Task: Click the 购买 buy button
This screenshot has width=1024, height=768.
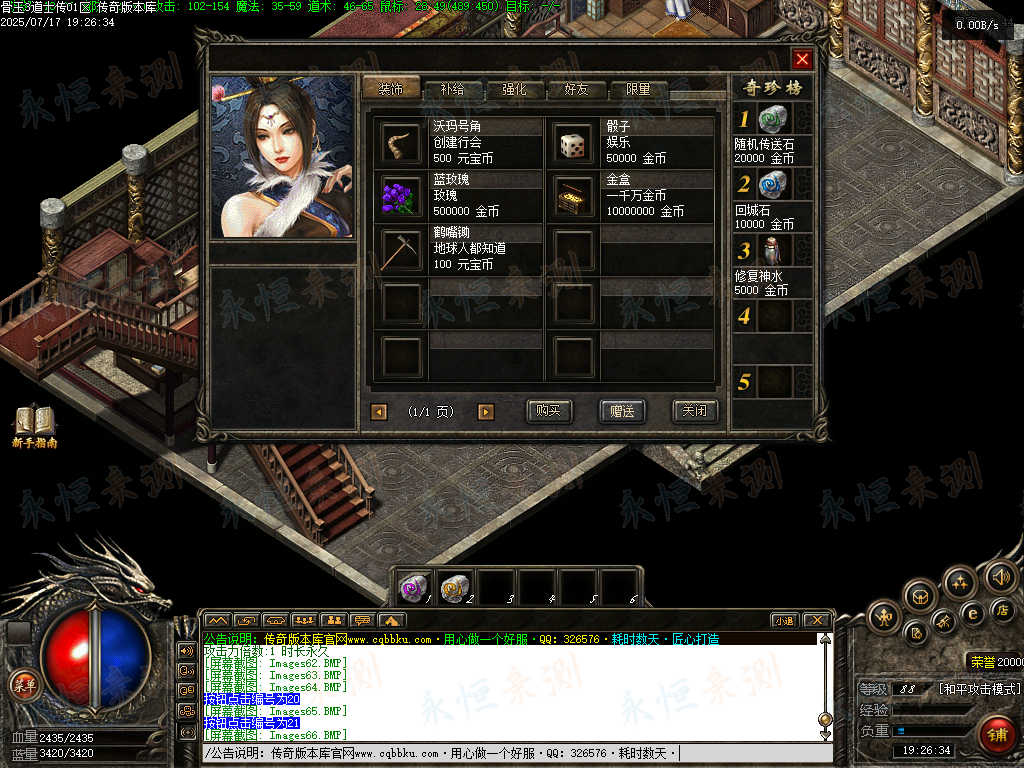Action: coord(549,411)
